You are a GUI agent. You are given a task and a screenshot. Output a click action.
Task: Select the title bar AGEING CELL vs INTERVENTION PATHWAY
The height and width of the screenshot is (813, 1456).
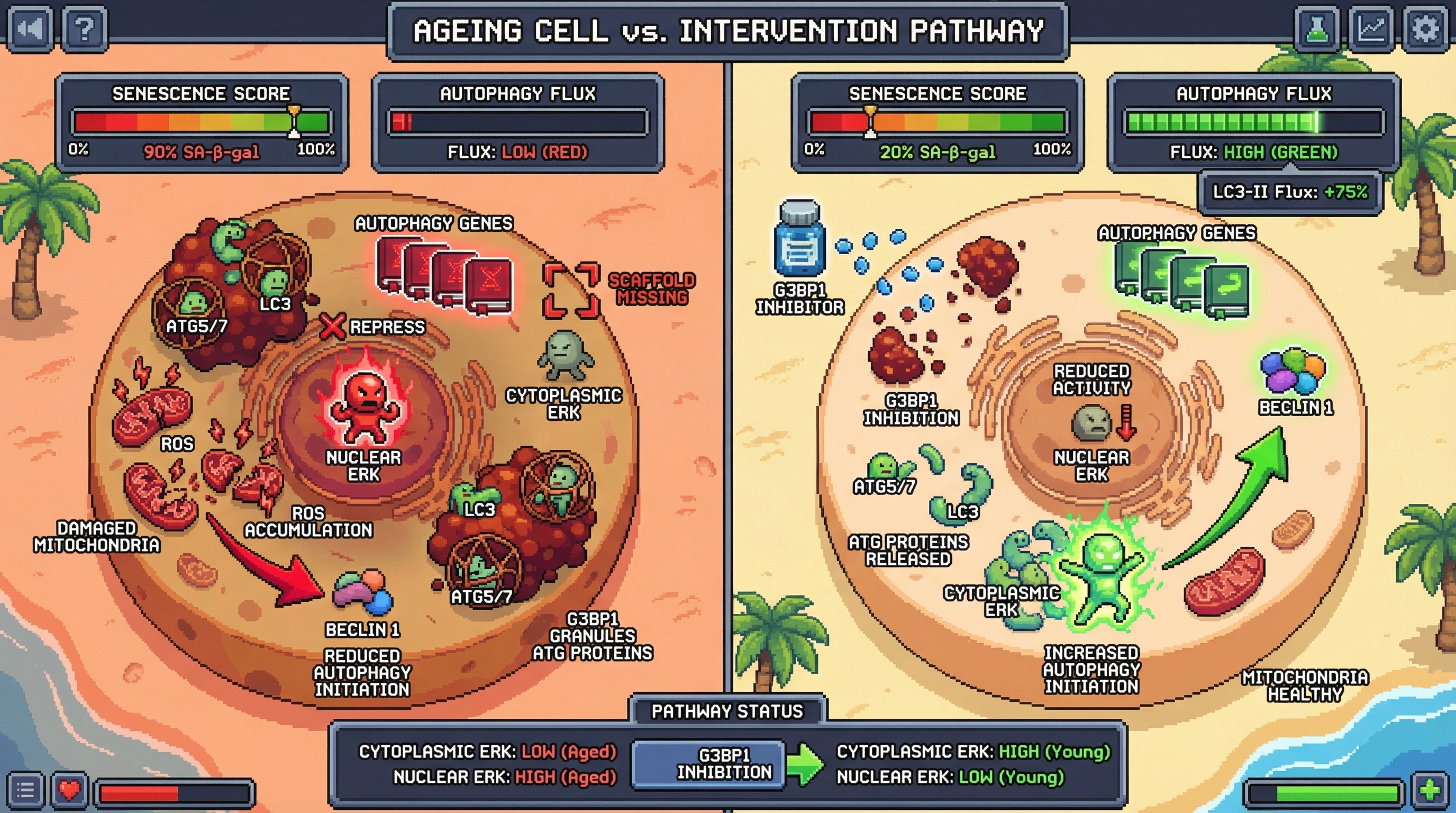pos(728,31)
